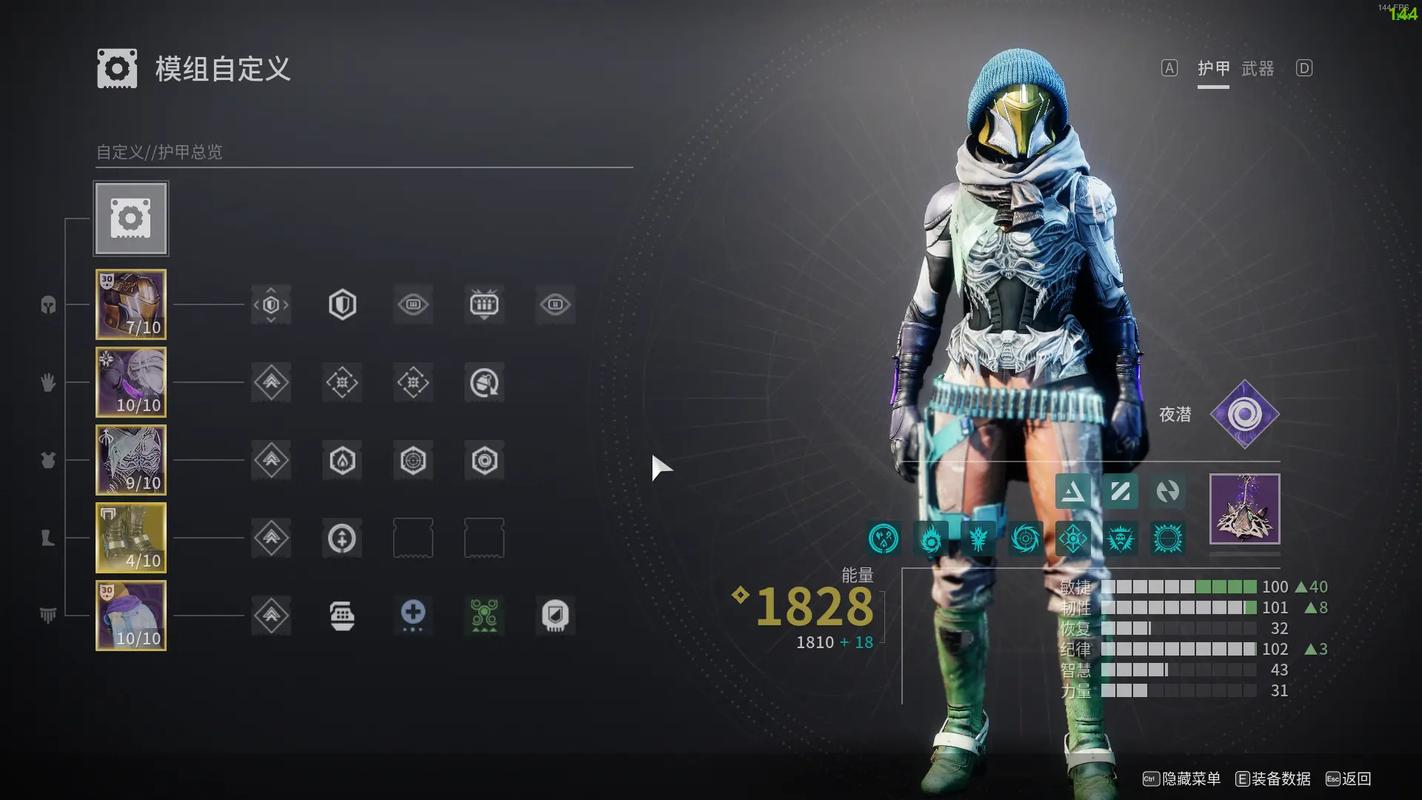Select the 护甲 armor tab
Image resolution: width=1422 pixels, height=800 pixels.
click(x=1213, y=68)
